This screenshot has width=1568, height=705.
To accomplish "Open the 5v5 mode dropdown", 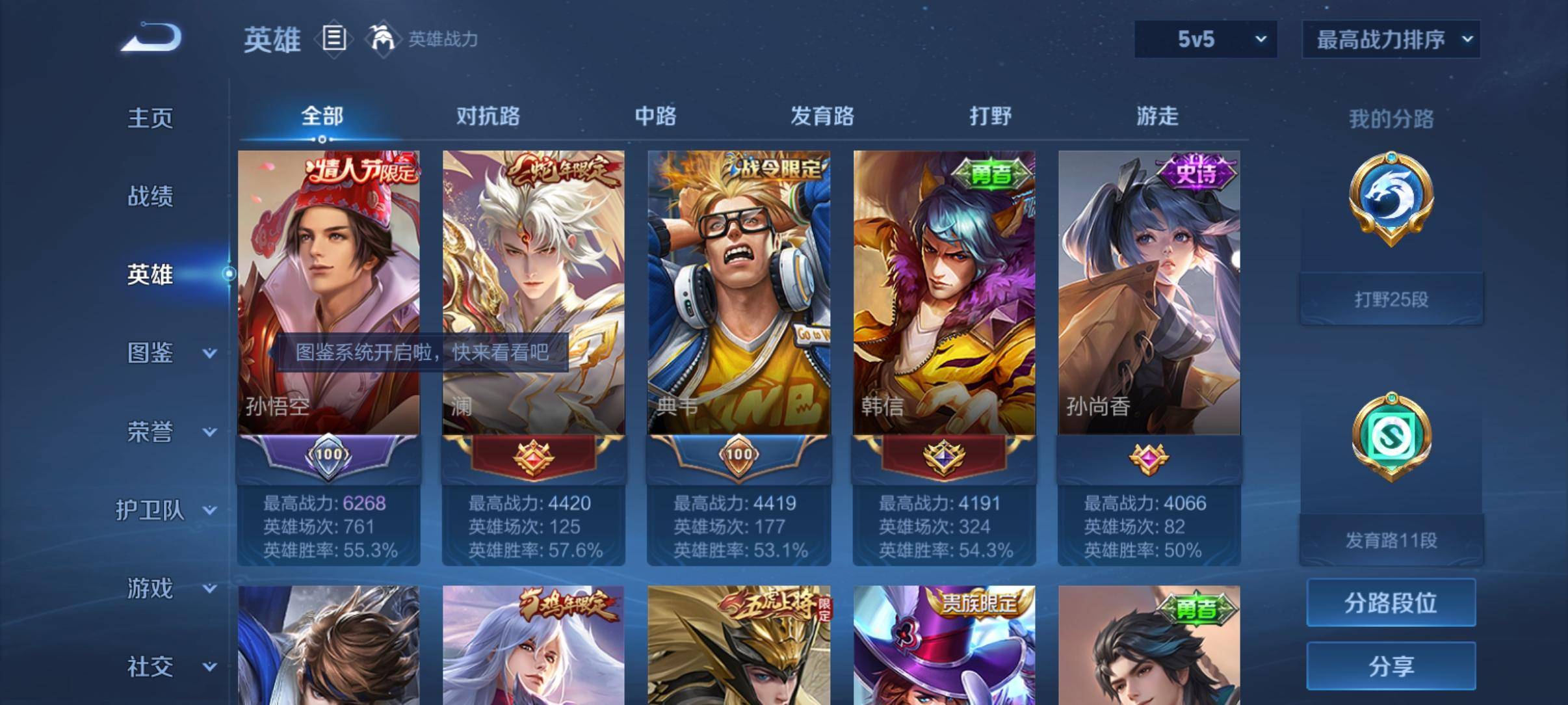I will (1206, 39).
